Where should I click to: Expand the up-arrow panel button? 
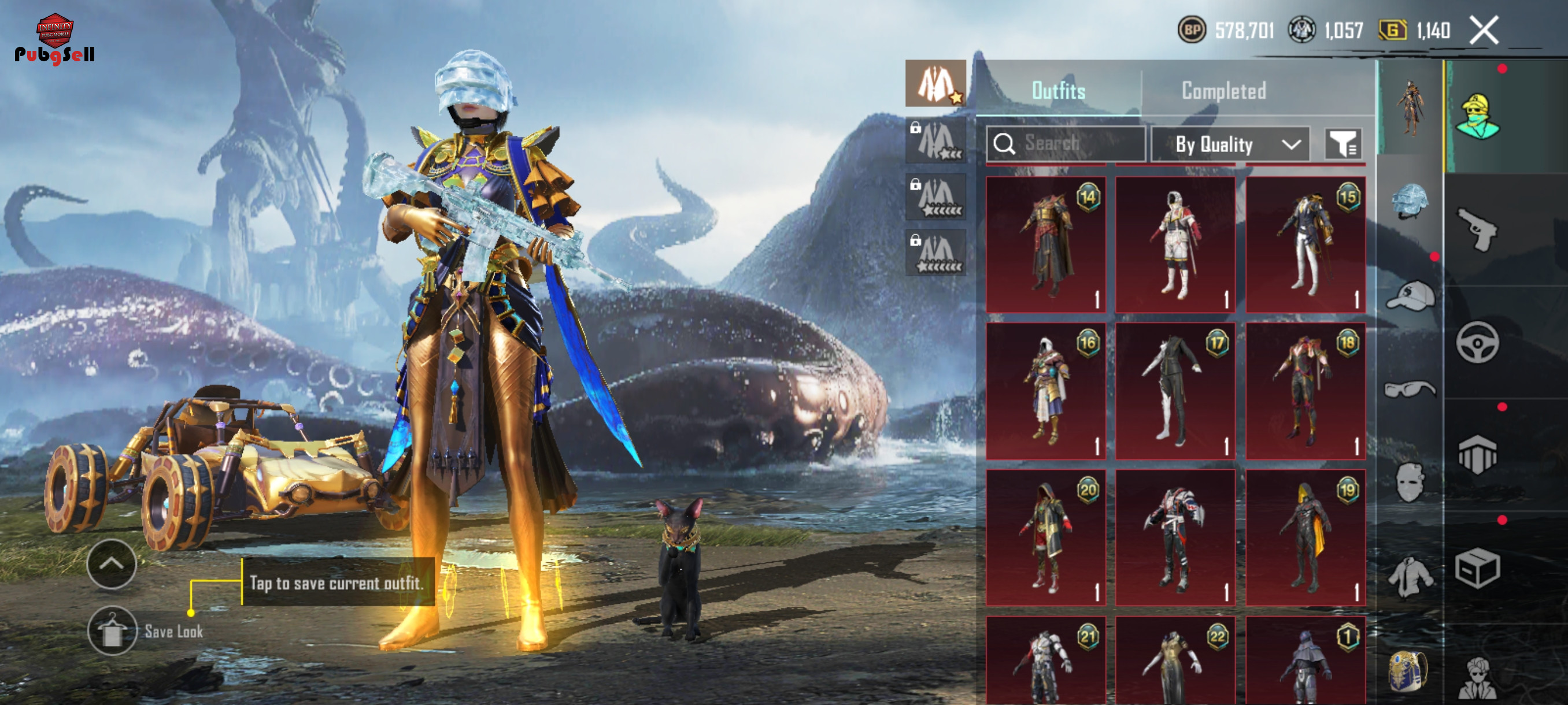click(x=112, y=564)
